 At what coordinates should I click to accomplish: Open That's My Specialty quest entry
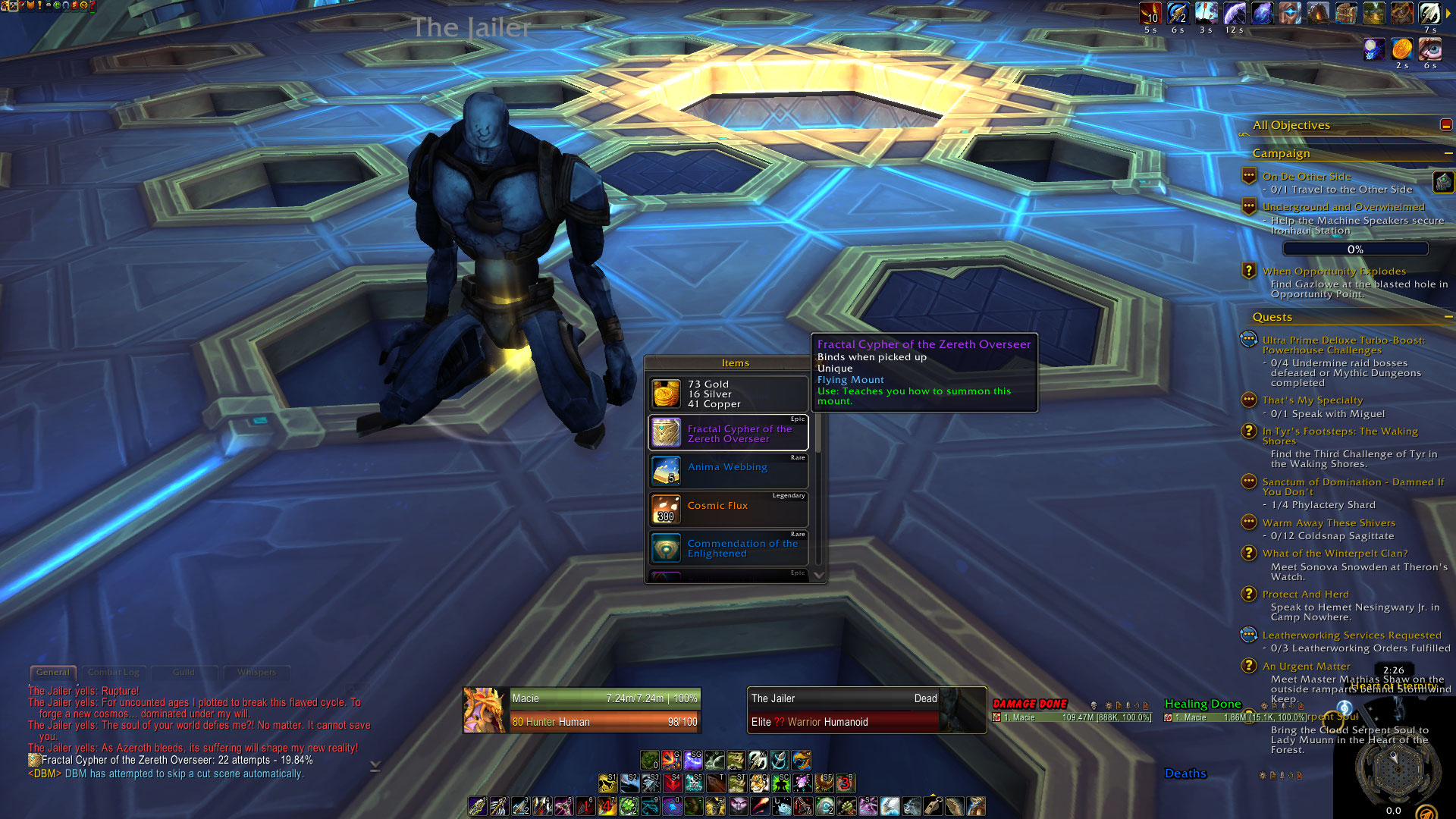click(x=1312, y=400)
